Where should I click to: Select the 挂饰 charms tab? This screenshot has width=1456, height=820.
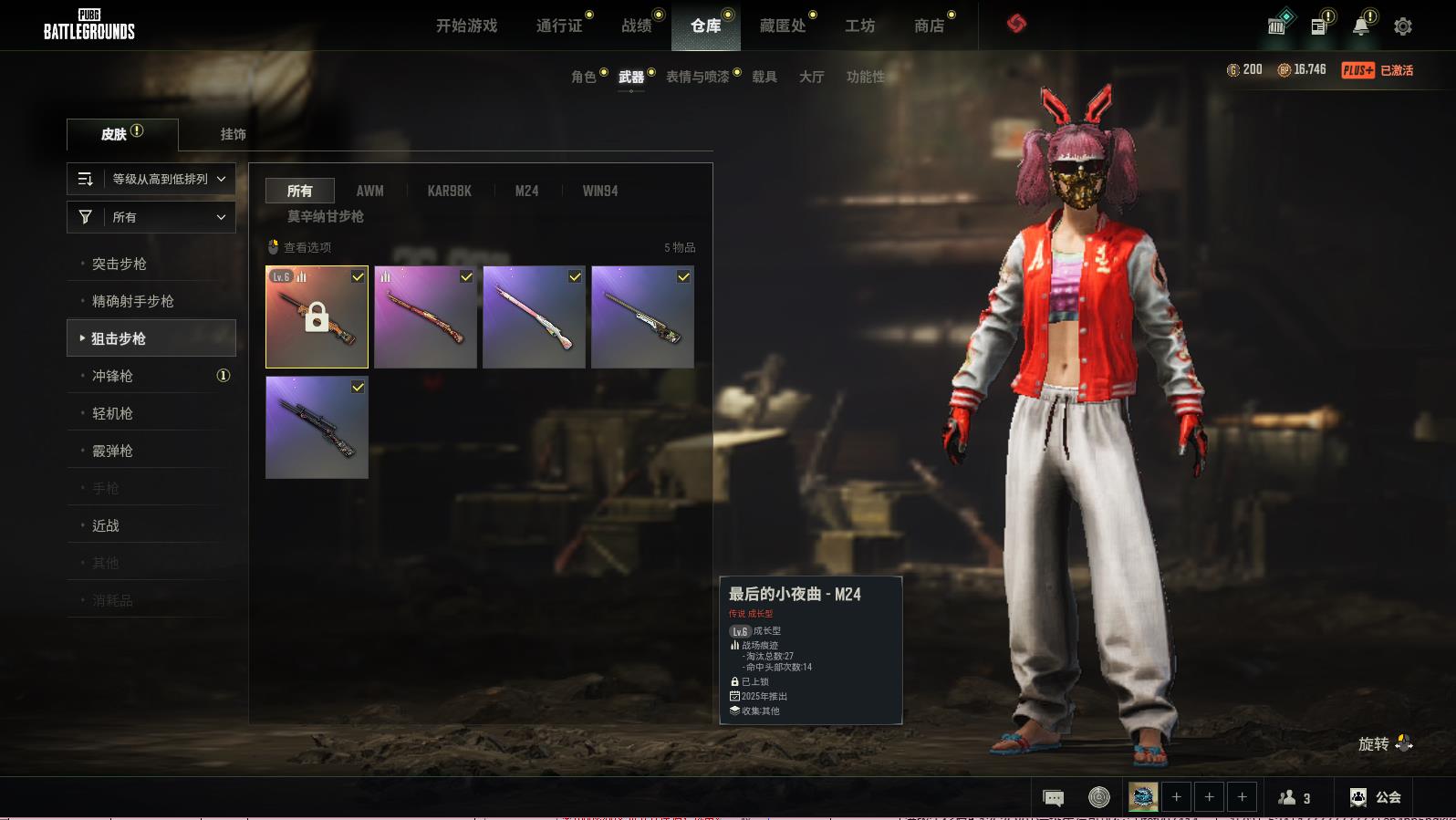click(233, 134)
